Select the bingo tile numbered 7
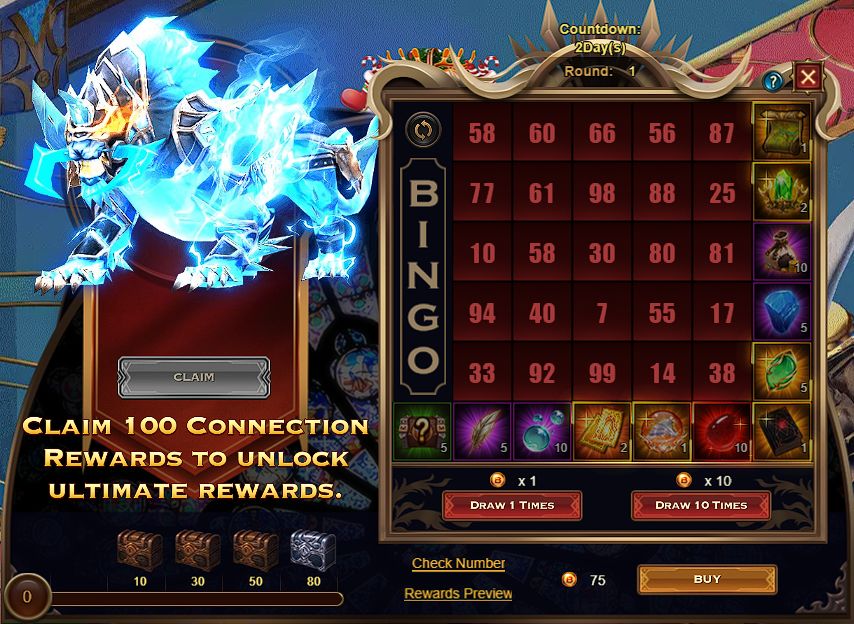Image resolution: width=854 pixels, height=624 pixels. pos(602,314)
